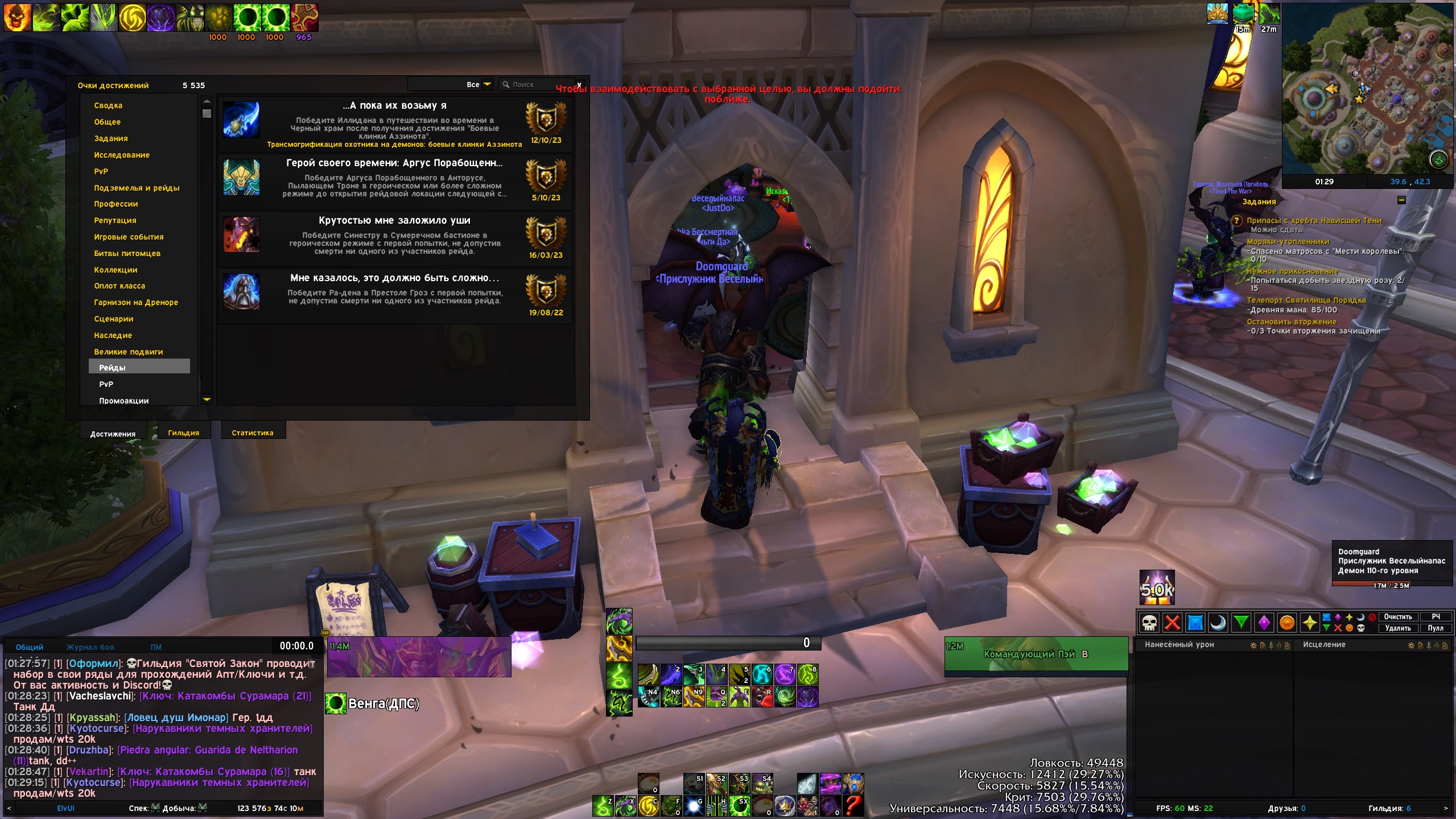This screenshot has height=819, width=1456.
Task: Select the Задания achievement category
Action: click(x=111, y=139)
